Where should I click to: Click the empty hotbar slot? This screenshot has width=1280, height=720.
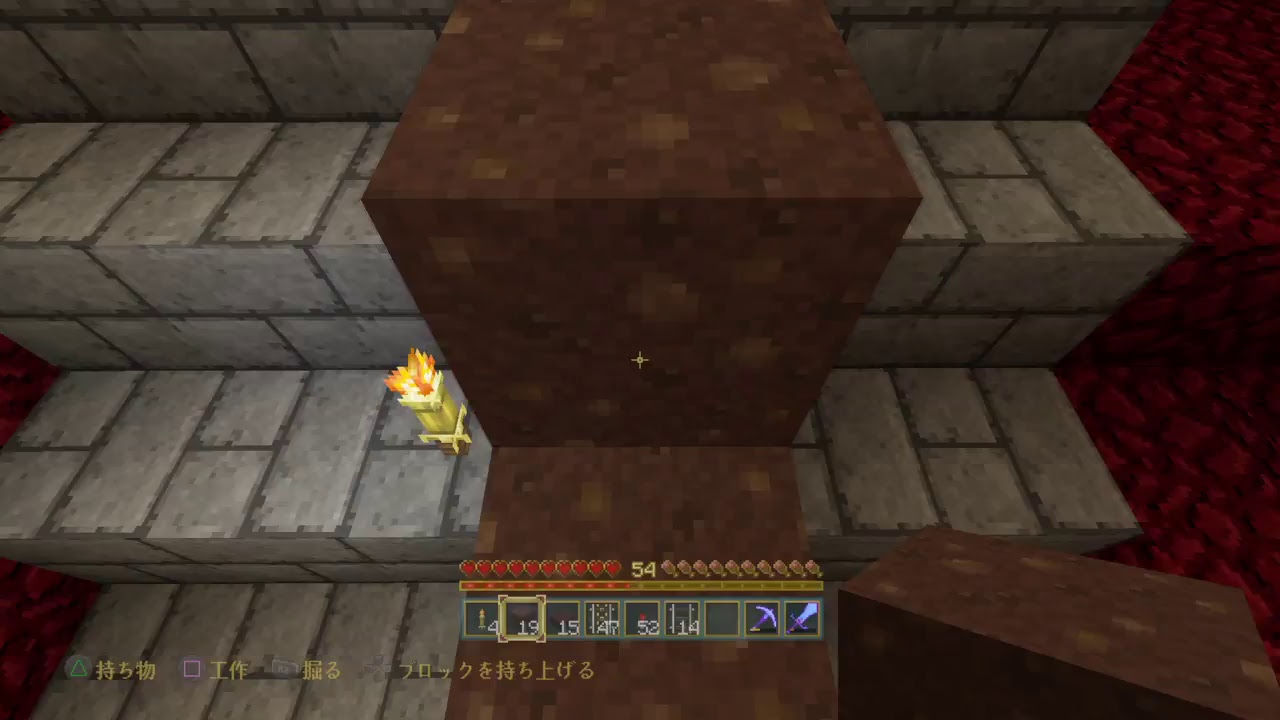[x=721, y=616]
